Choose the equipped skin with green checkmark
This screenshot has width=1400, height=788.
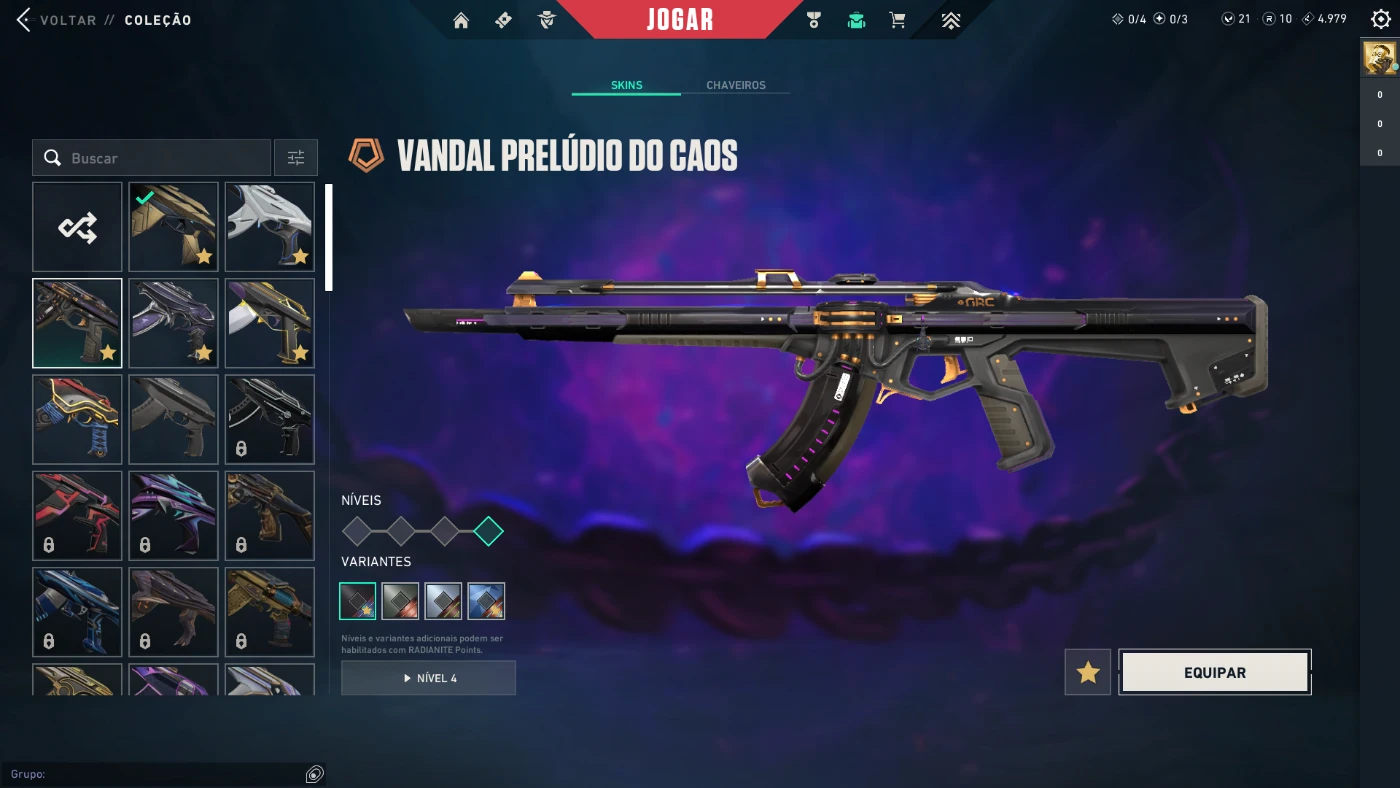(173, 227)
